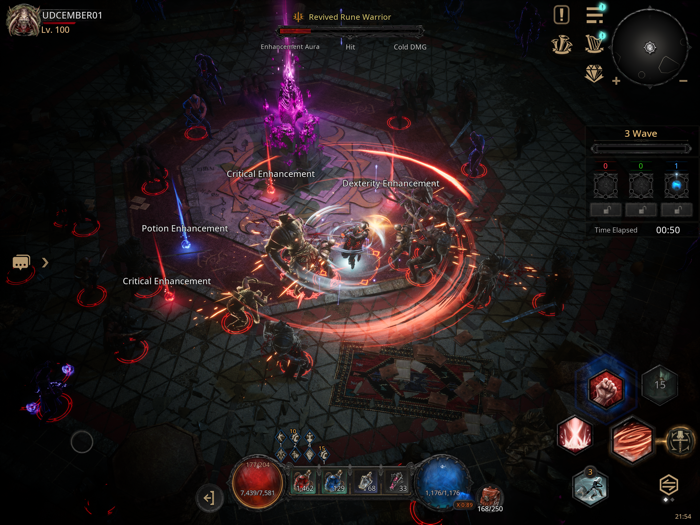Open the exclamation mark notice icon
The height and width of the screenshot is (525, 700).
562,15
